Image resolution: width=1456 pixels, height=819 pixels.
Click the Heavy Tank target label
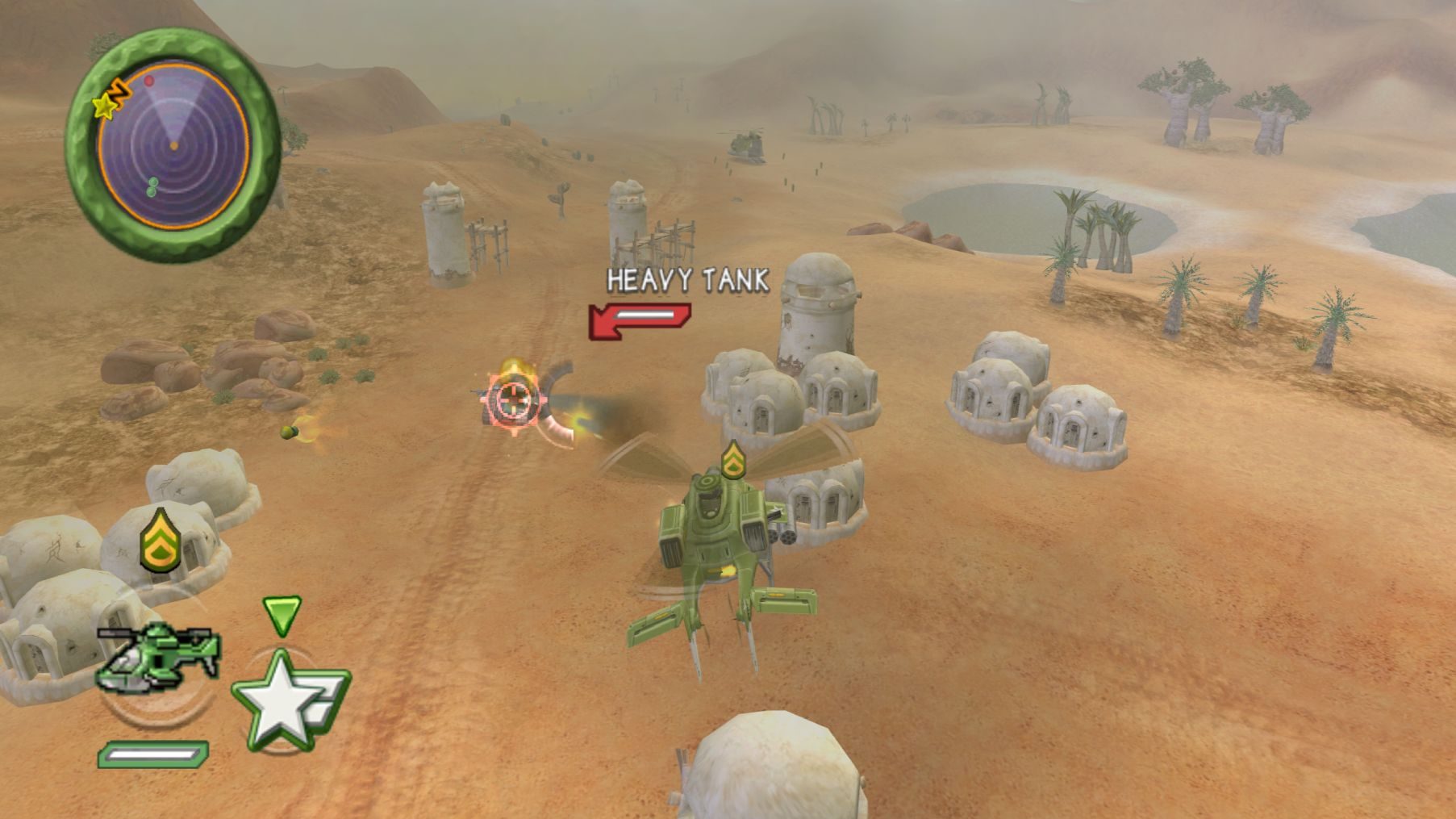coord(687,280)
